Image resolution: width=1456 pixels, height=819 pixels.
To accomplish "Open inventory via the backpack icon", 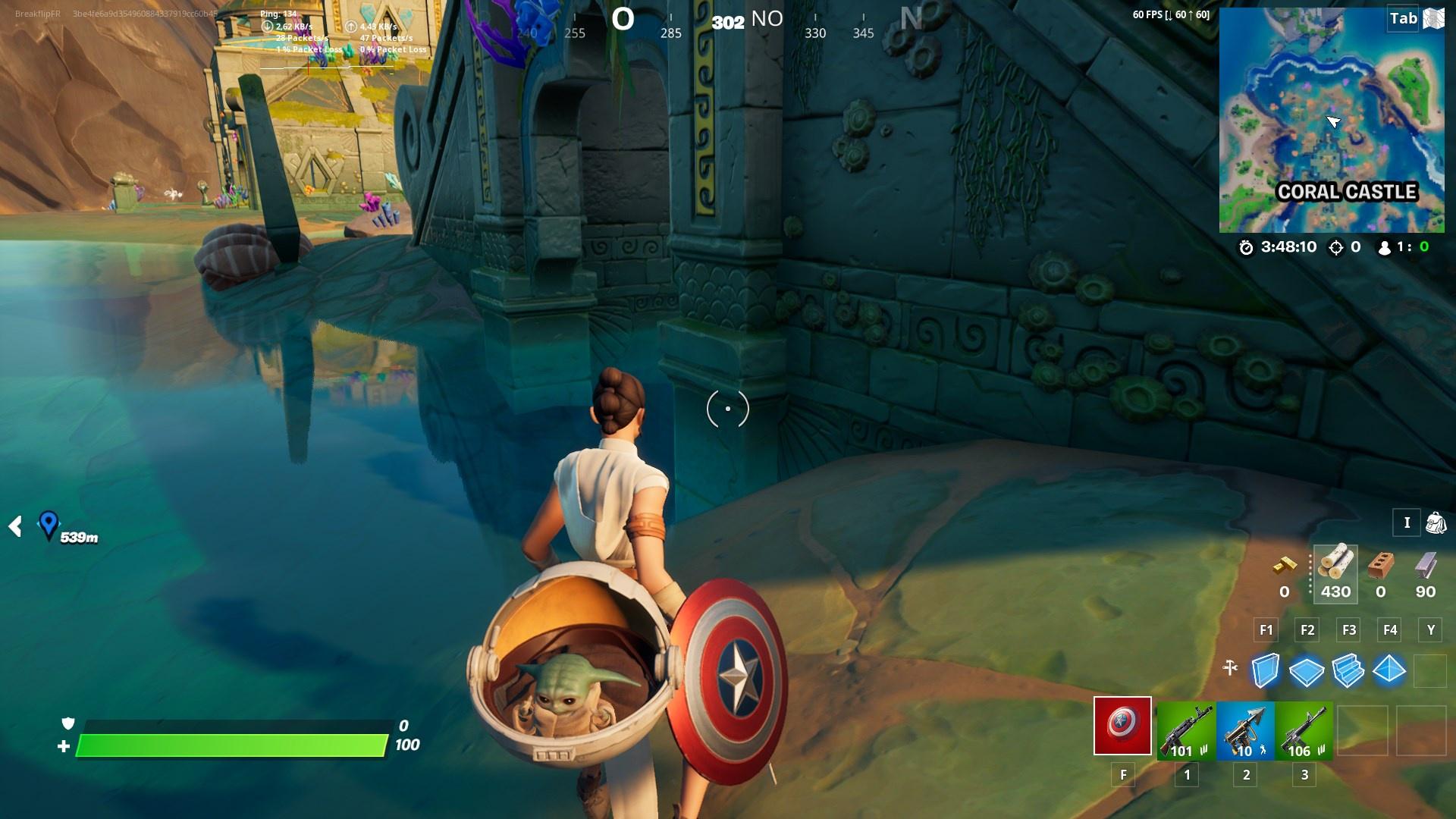I will click(1436, 522).
